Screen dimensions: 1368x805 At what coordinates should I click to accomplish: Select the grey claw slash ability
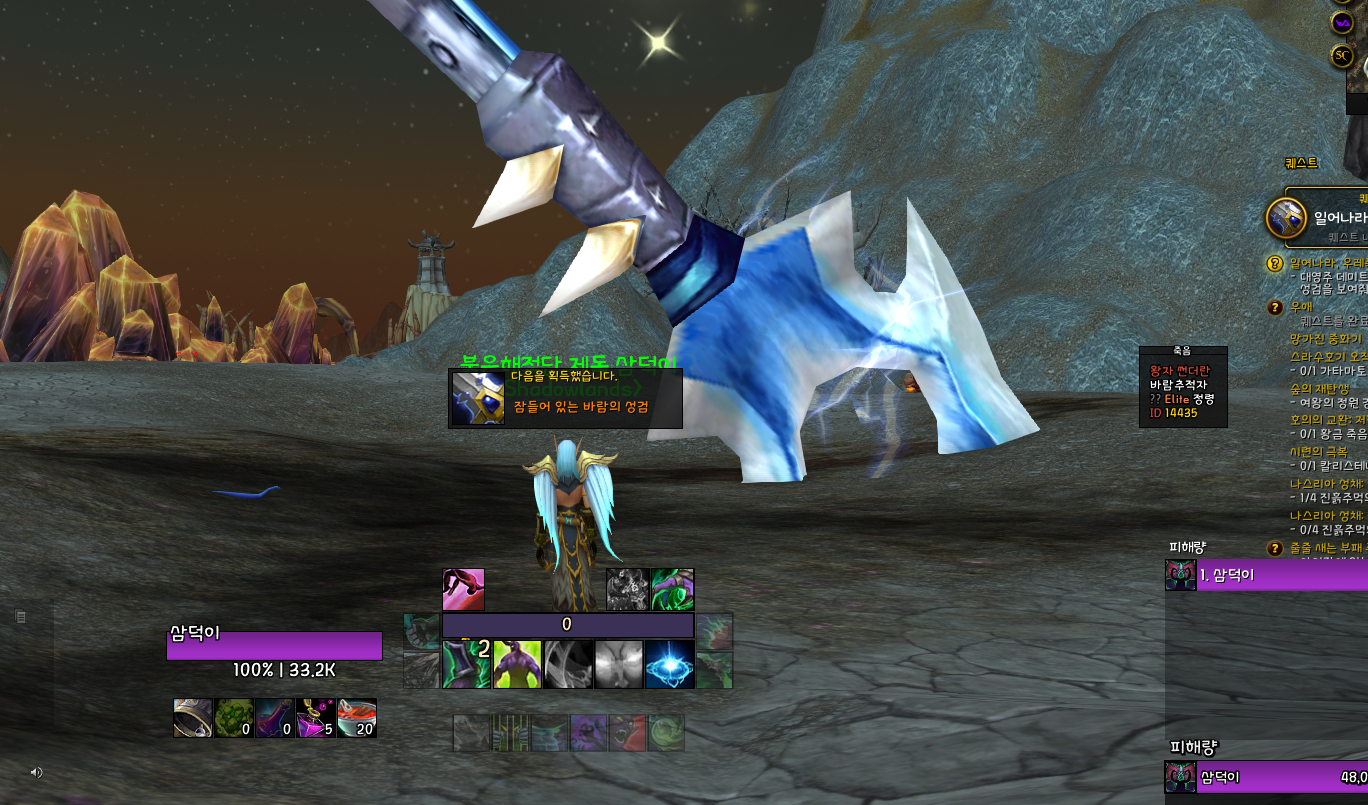click(x=568, y=664)
